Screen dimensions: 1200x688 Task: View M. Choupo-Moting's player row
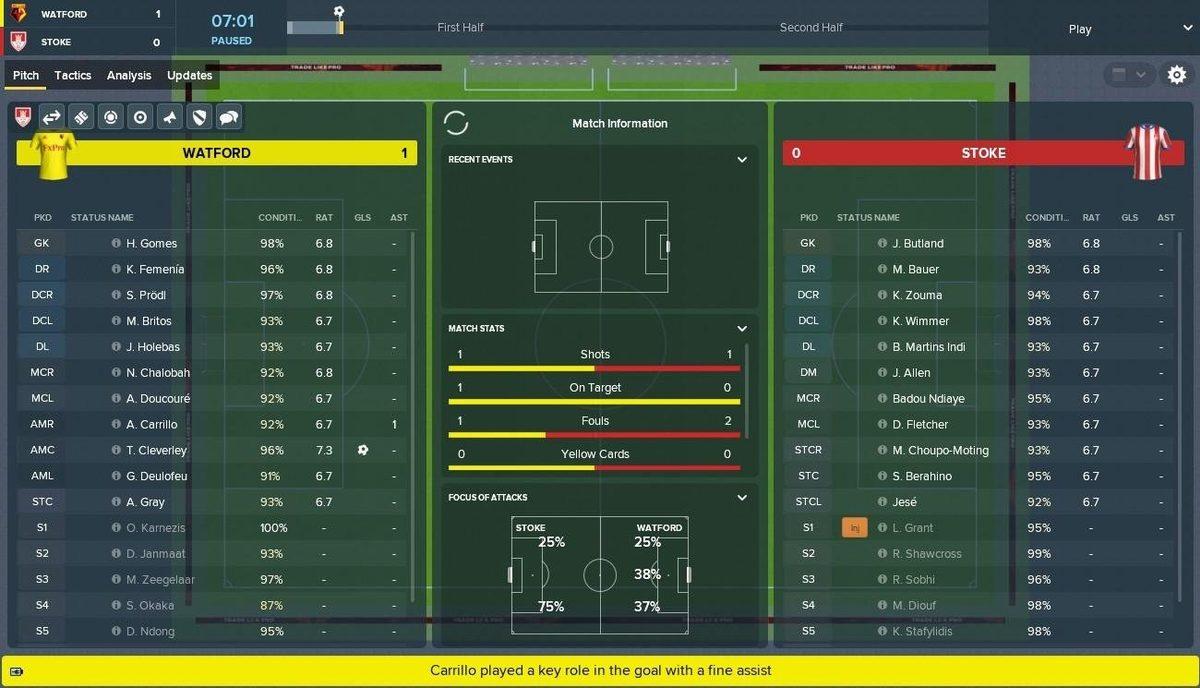(x=940, y=450)
